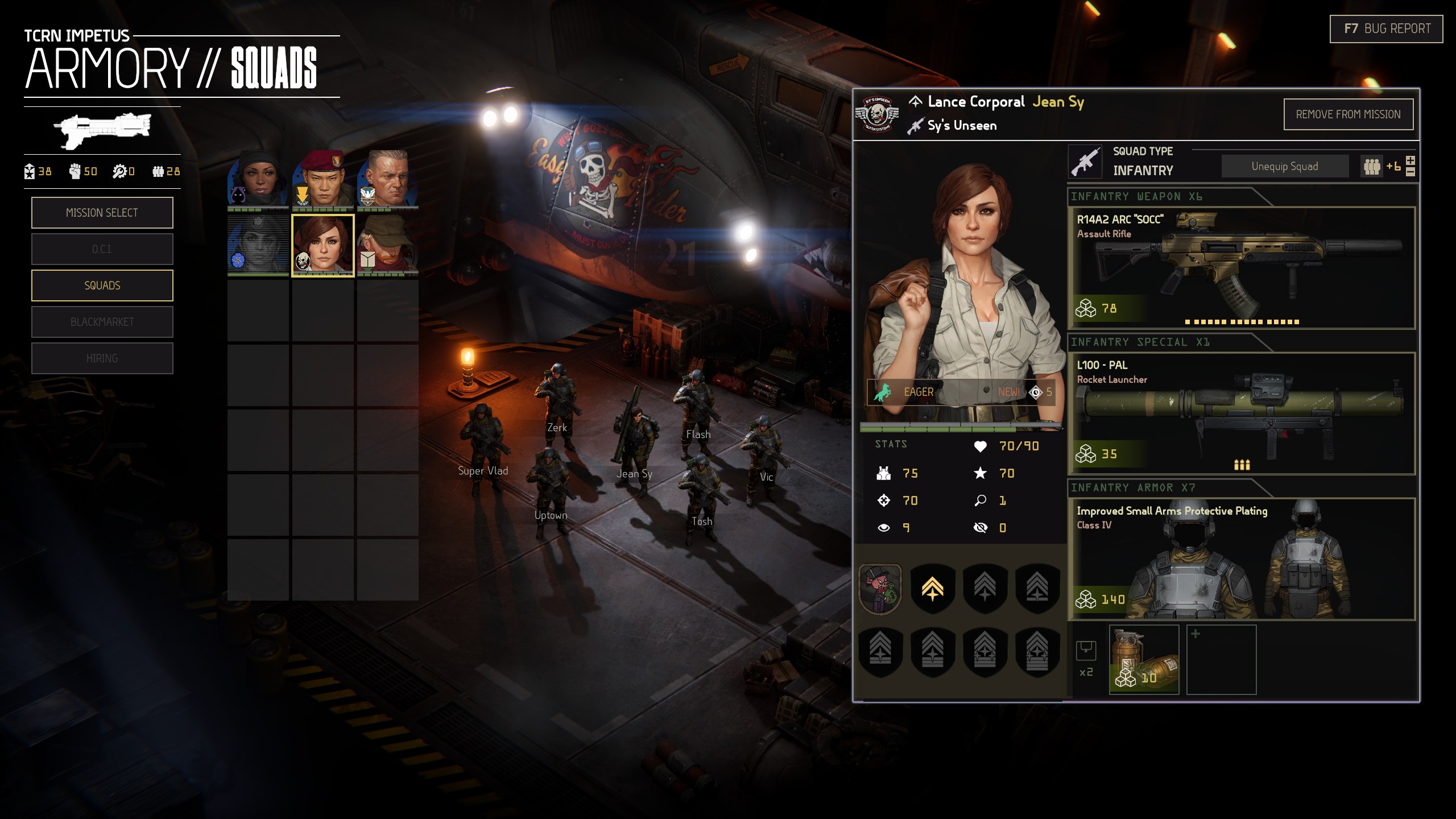The width and height of the screenshot is (1456, 819).
Task: Select the R14A2 ARC assault rifle slot
Action: tap(1241, 267)
